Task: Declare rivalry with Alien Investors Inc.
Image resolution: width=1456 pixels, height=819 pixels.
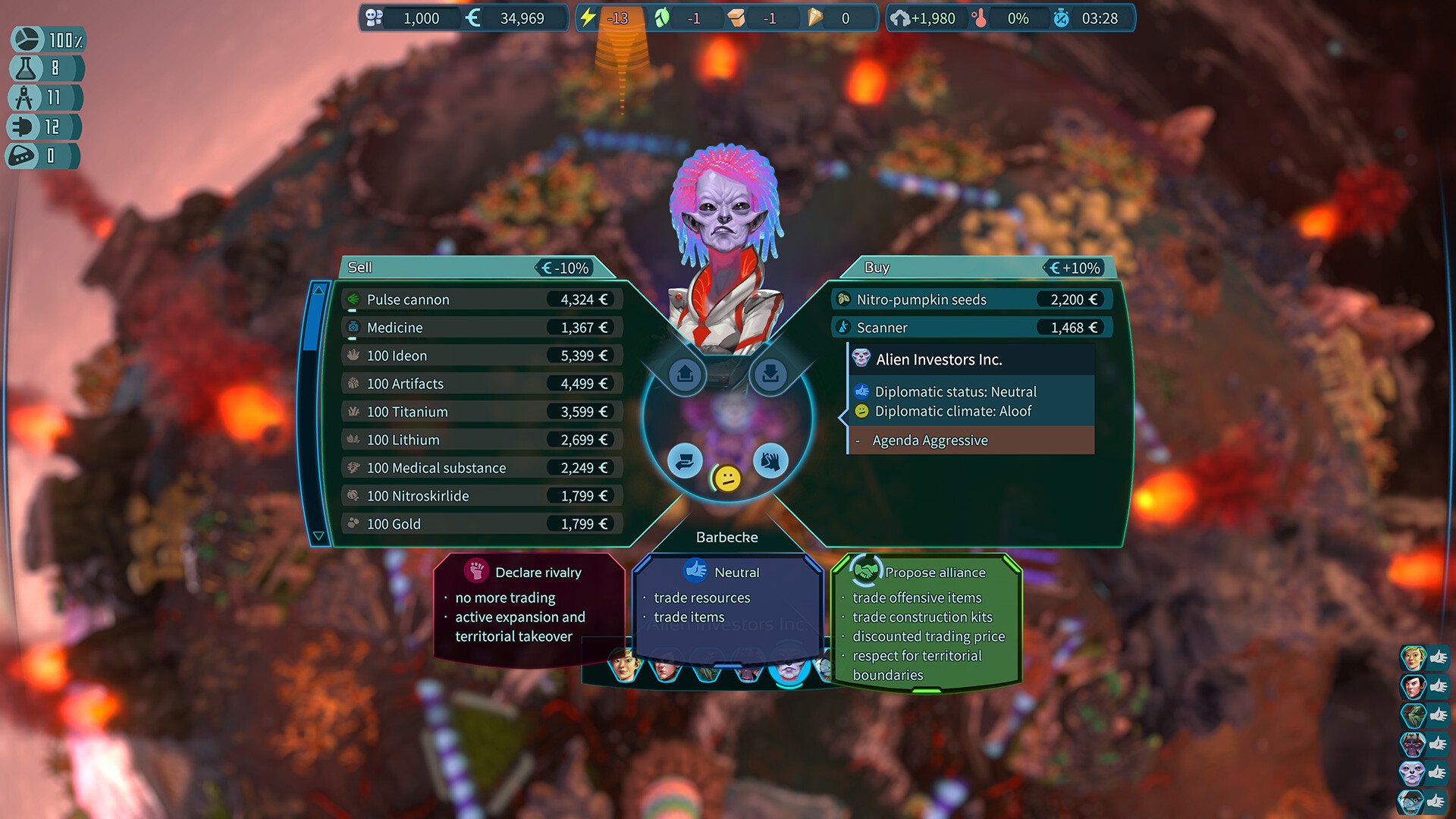Action: point(529,607)
